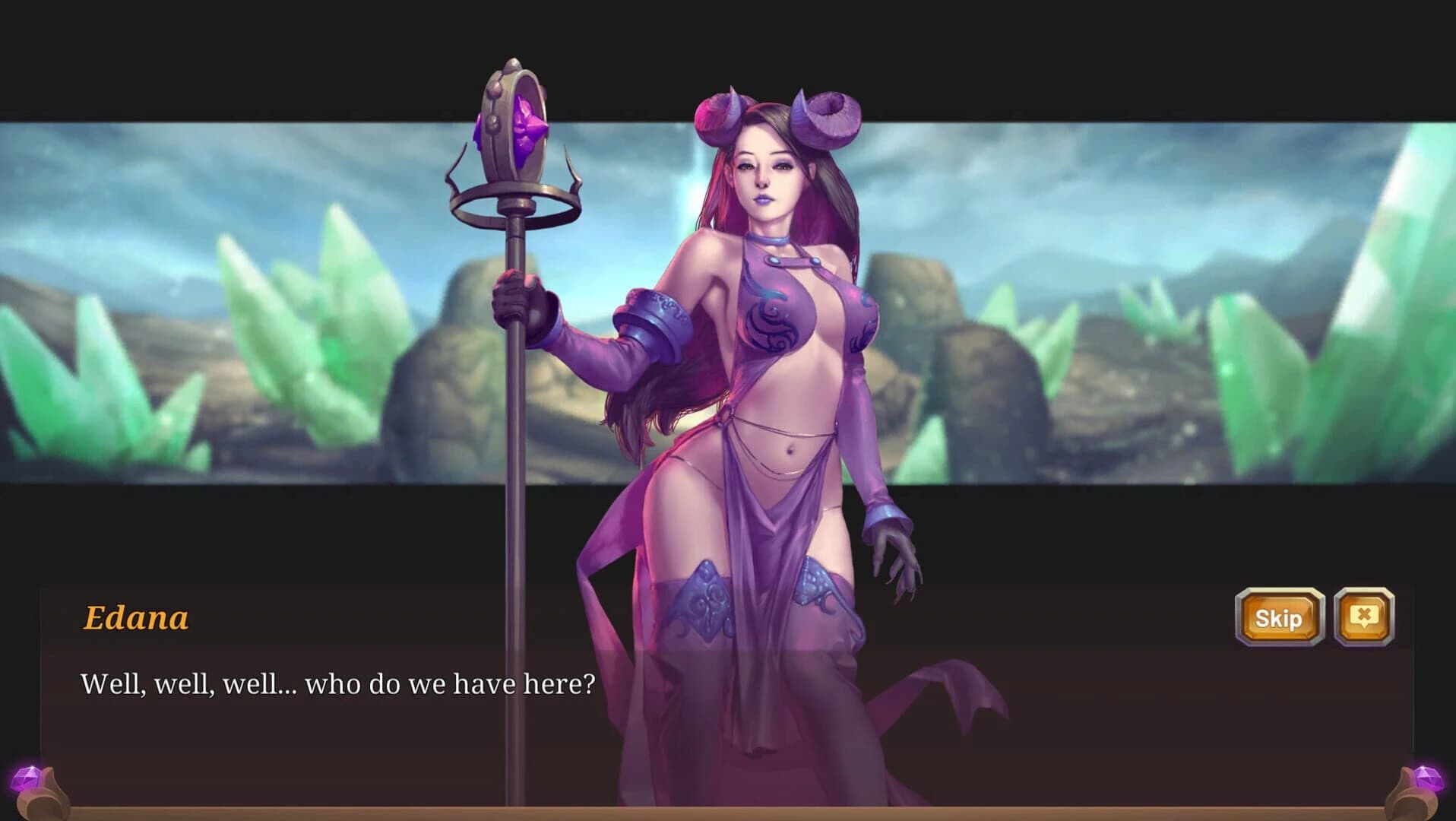Click the dialogue line 'Well, well, well...'

coord(338,683)
